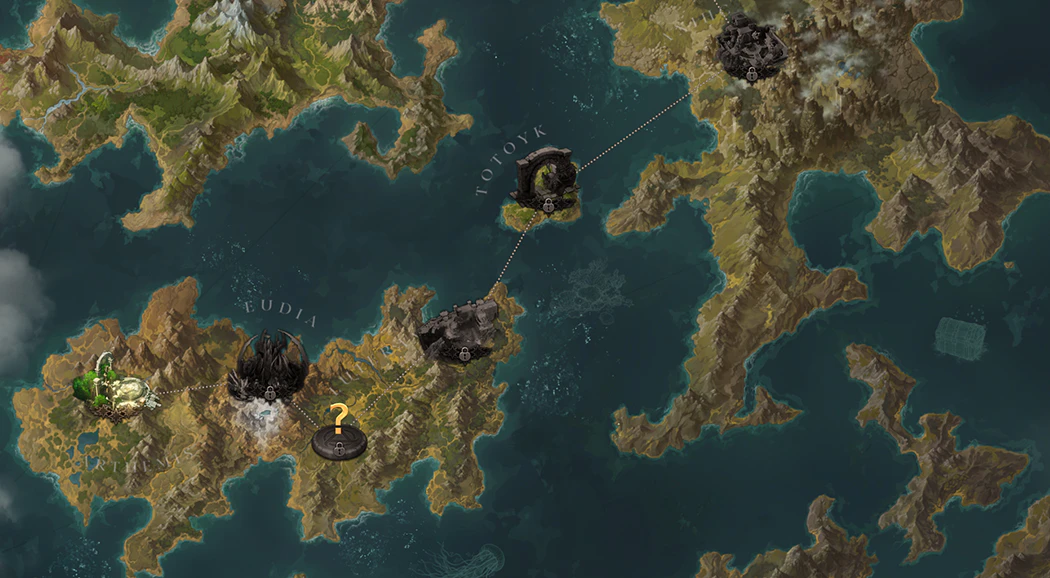Select the green goblin airship map node
The width and height of the screenshot is (1050, 578).
120,388
